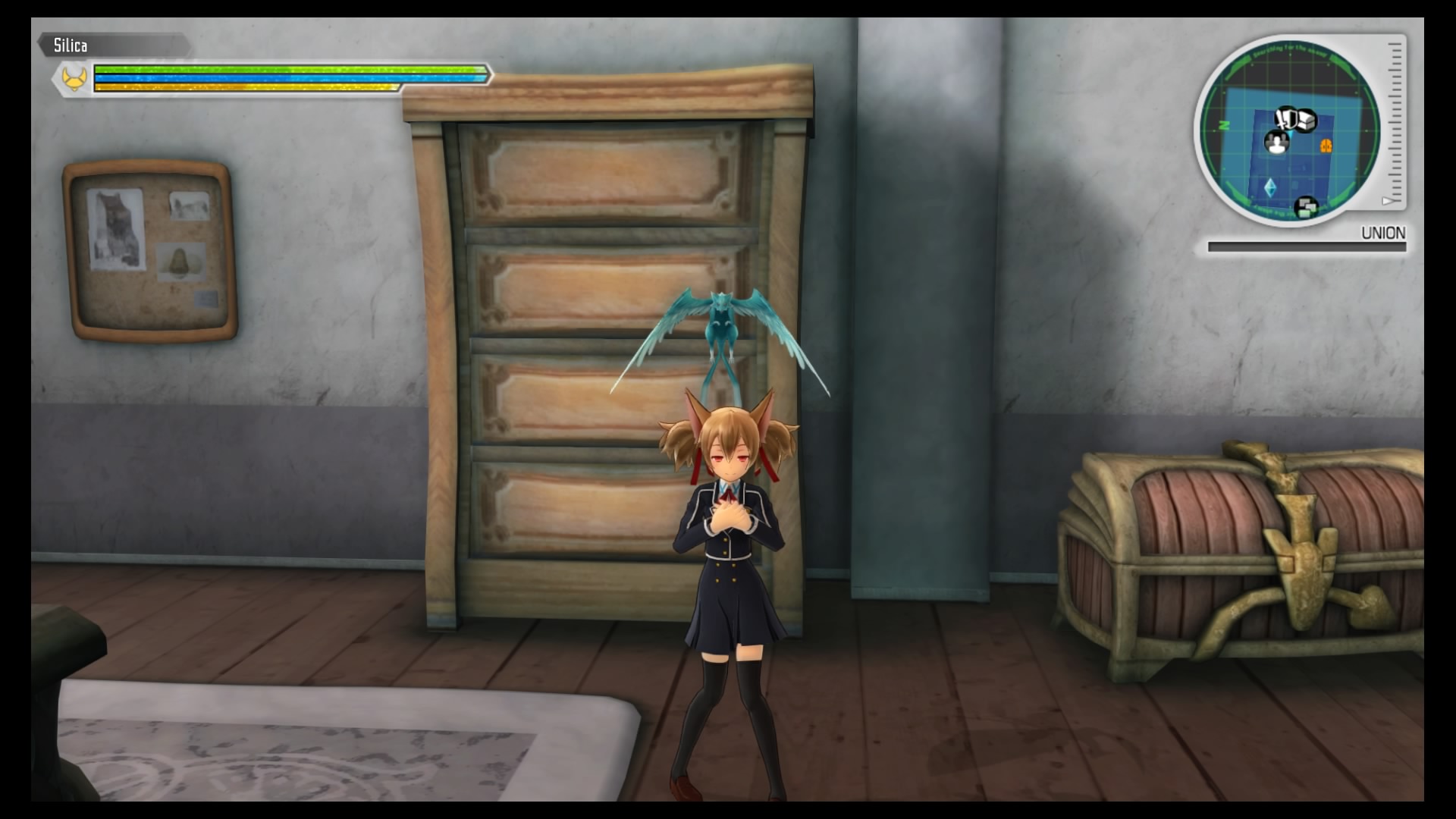Select the sword and shield minimap marker

(x=1286, y=118)
